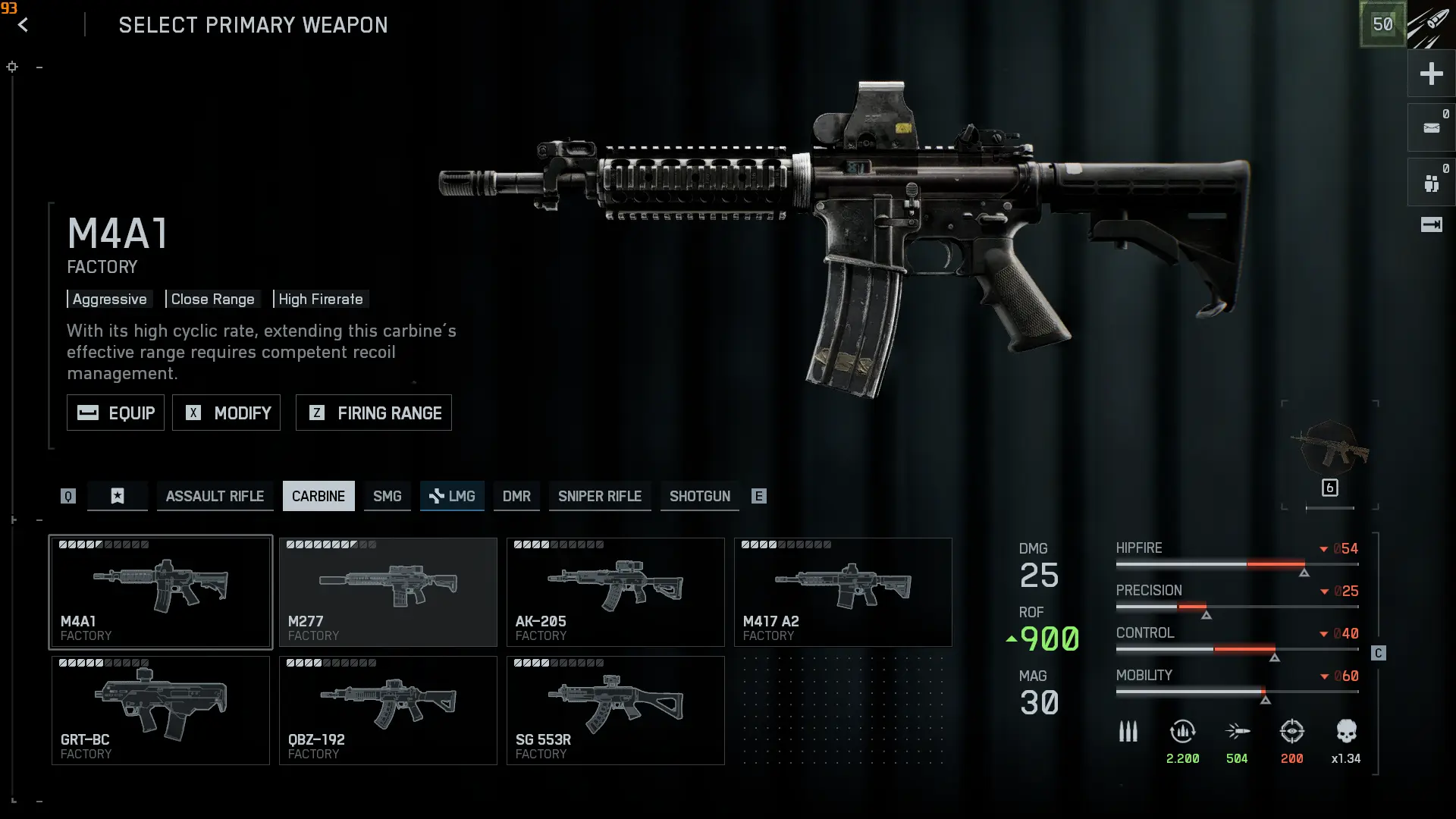Switch to the Assault Rifle tab

215,496
